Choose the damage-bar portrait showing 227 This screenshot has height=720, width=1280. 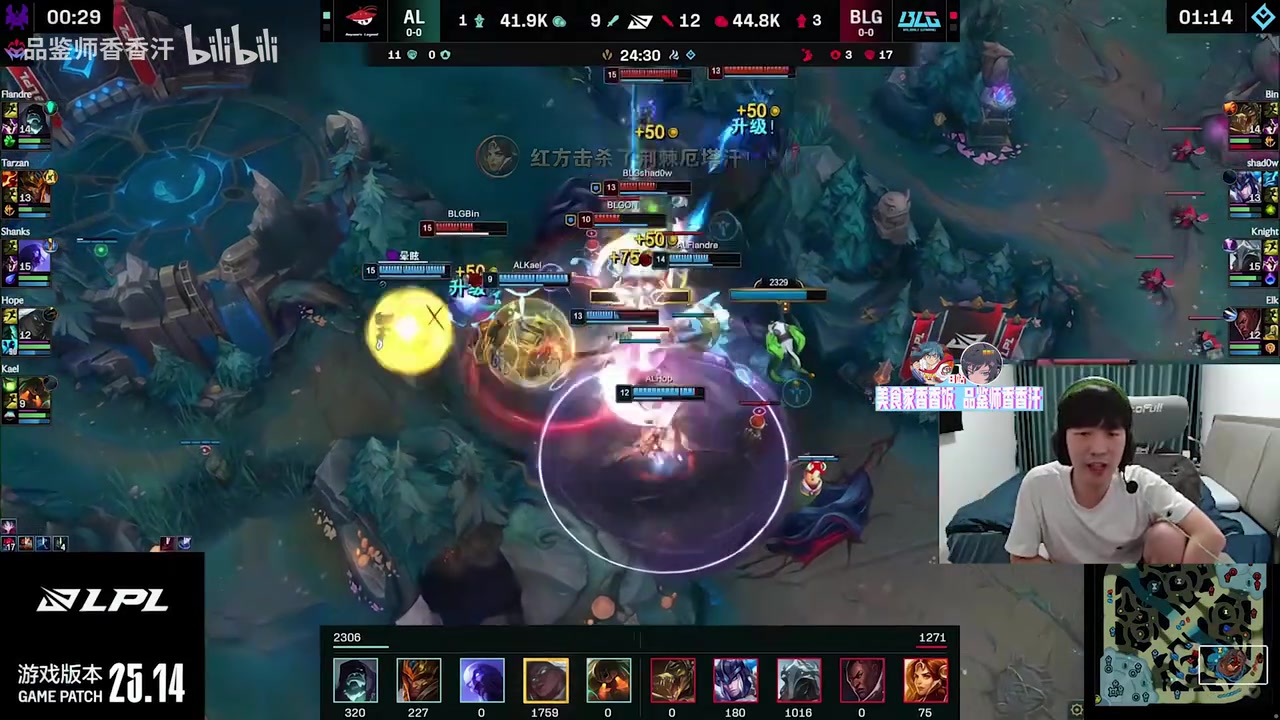418,680
